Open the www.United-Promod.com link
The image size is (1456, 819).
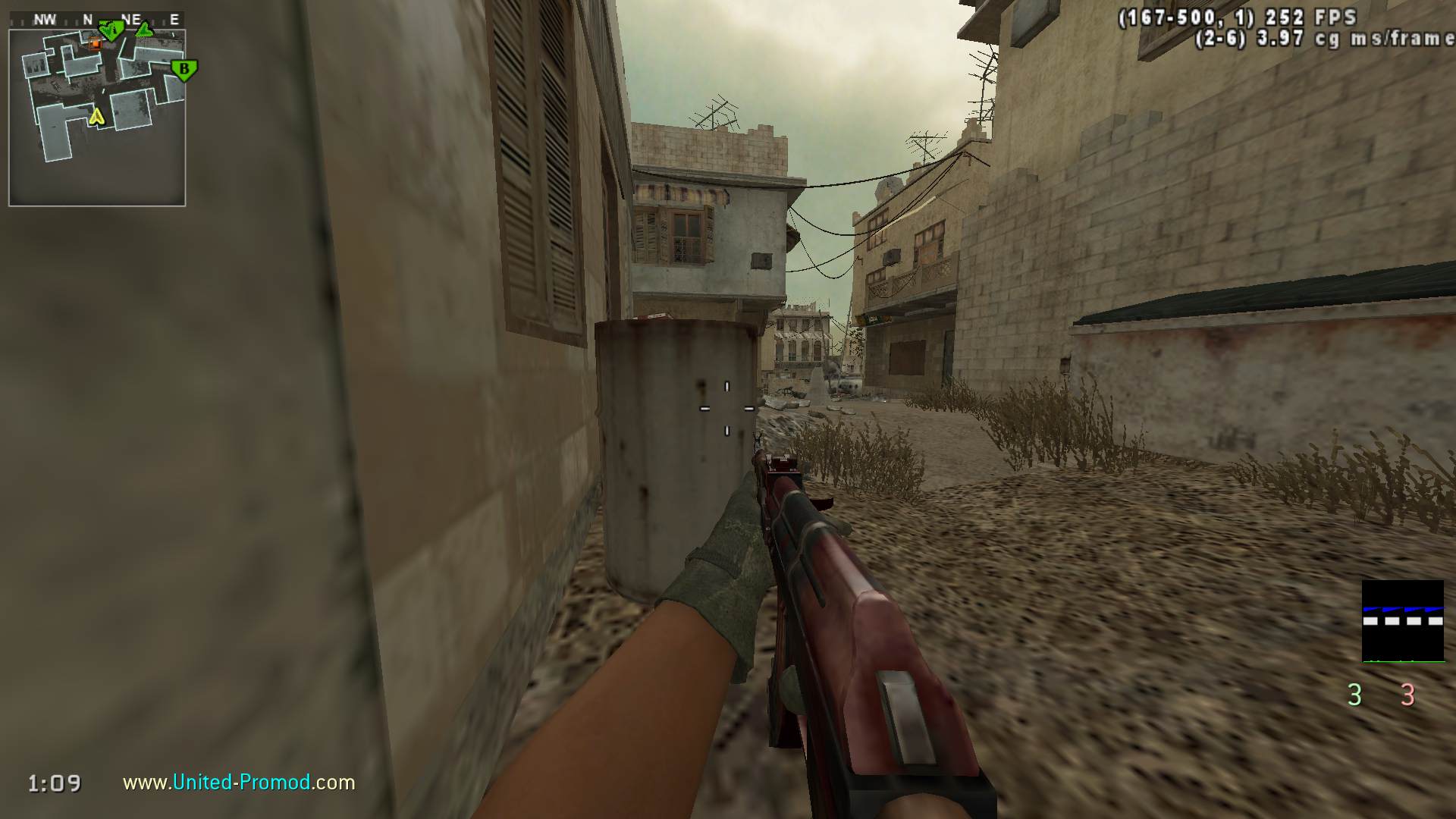click(239, 782)
